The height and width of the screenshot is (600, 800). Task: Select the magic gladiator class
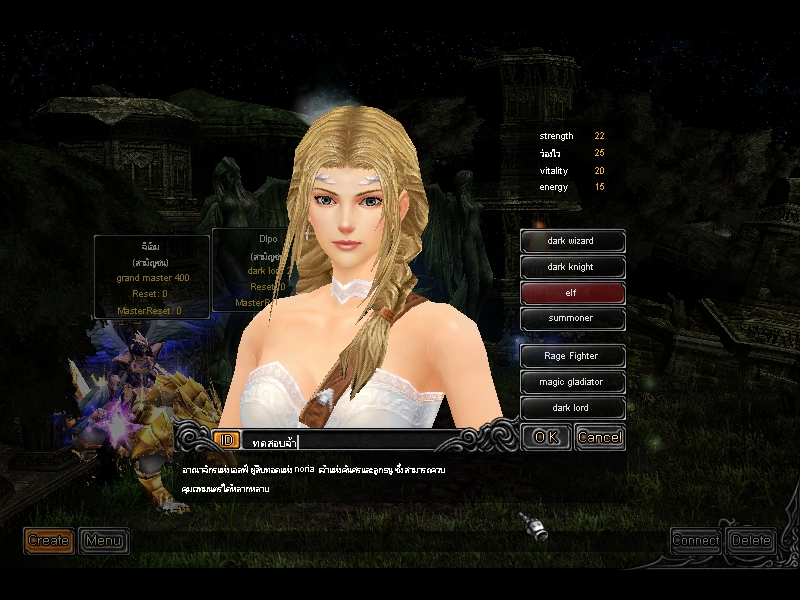[573, 382]
